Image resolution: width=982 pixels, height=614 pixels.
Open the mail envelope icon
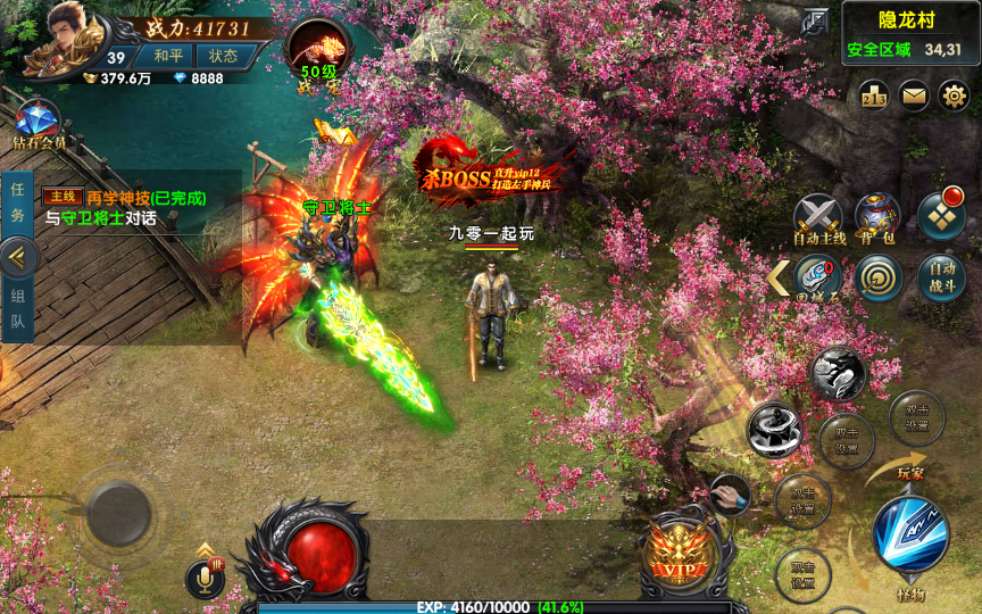tap(914, 96)
